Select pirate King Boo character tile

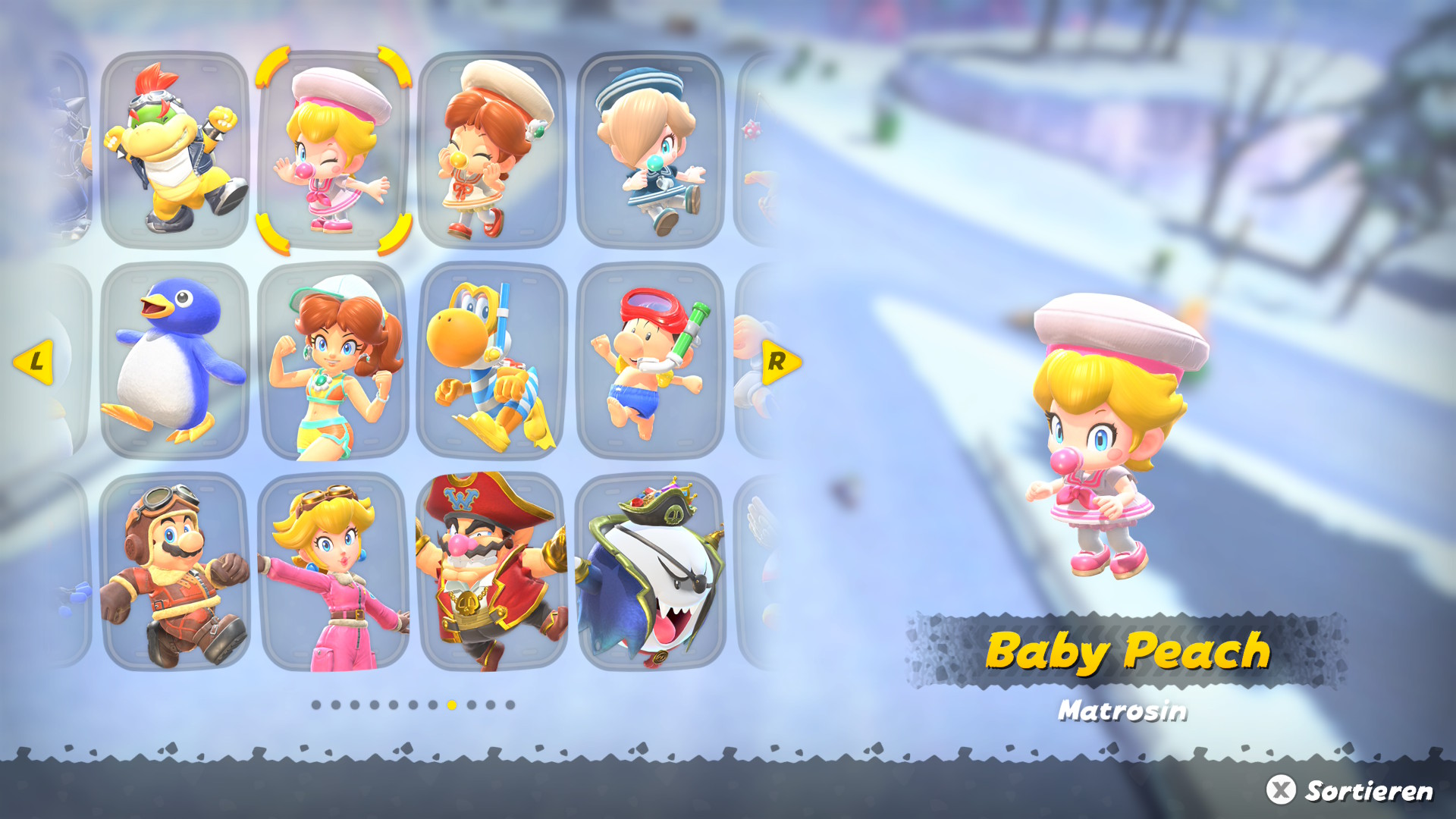pos(650,572)
